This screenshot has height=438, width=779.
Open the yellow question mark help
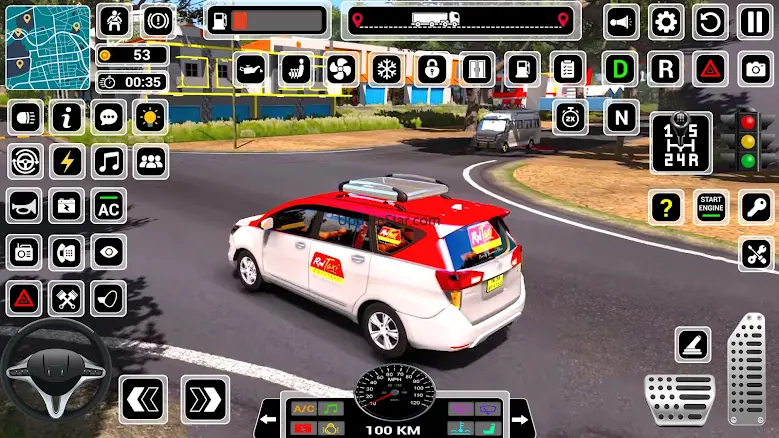(x=666, y=207)
